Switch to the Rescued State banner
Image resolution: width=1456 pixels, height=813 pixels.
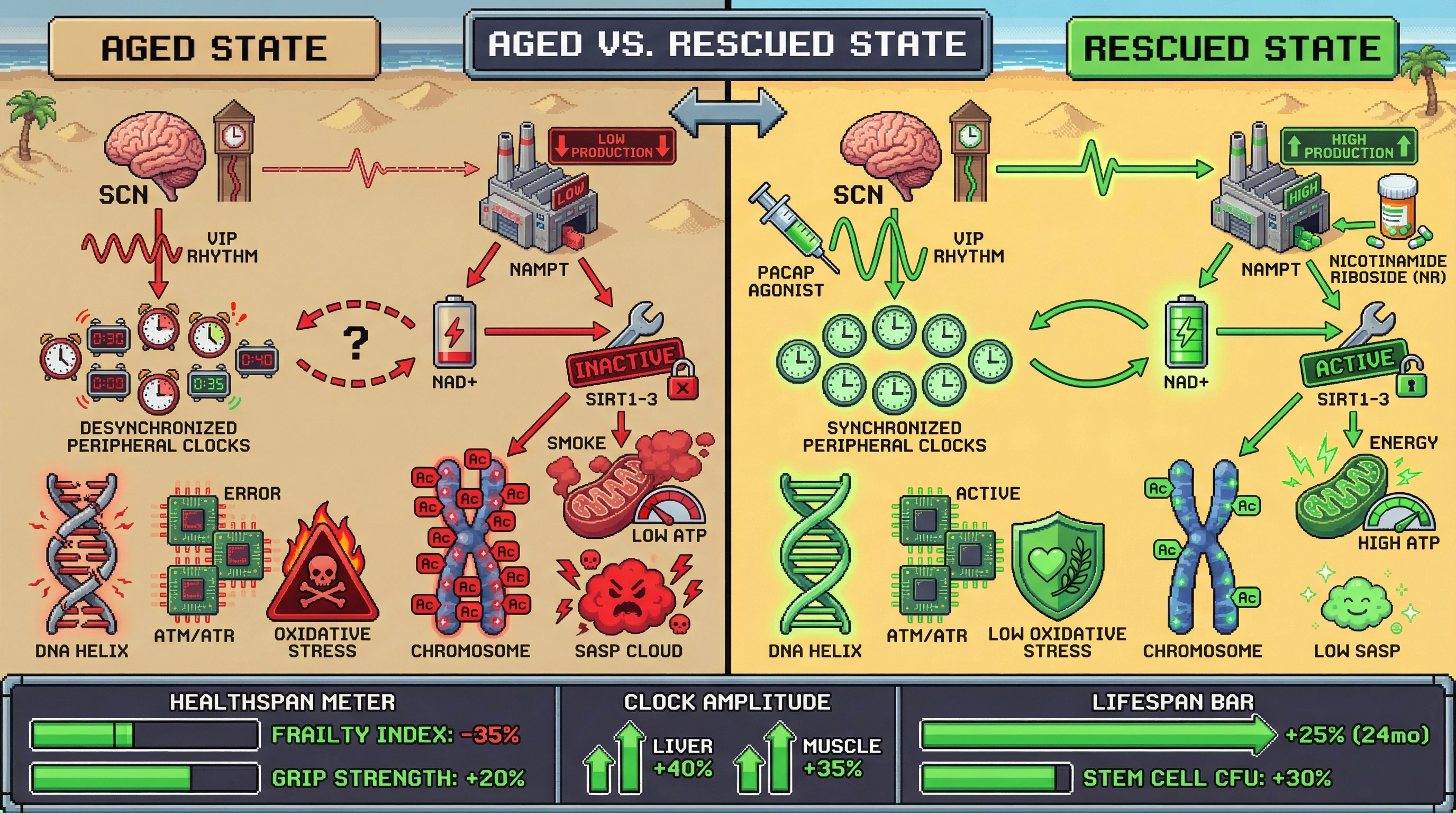[x=1232, y=48]
